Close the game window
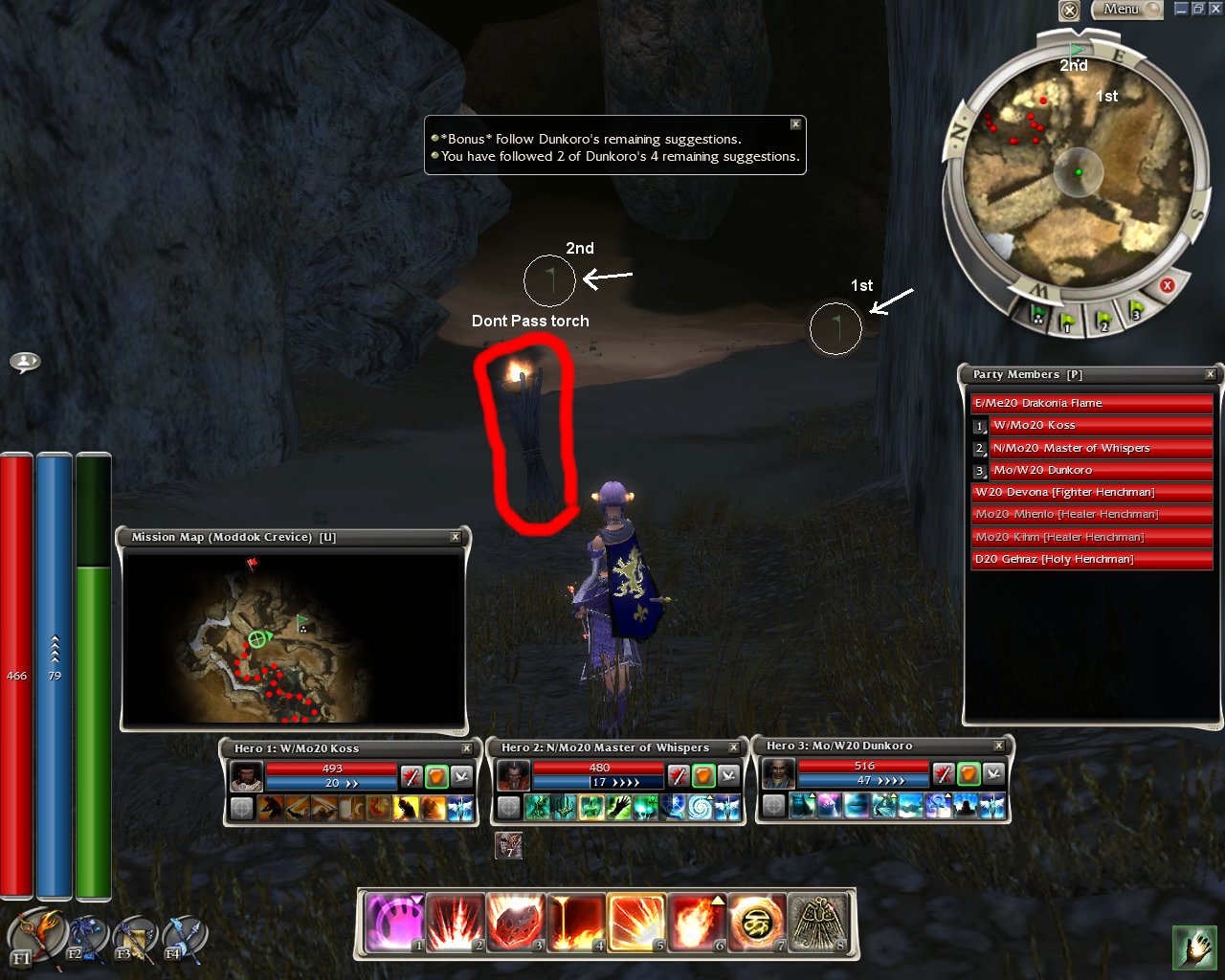 [x=1214, y=9]
